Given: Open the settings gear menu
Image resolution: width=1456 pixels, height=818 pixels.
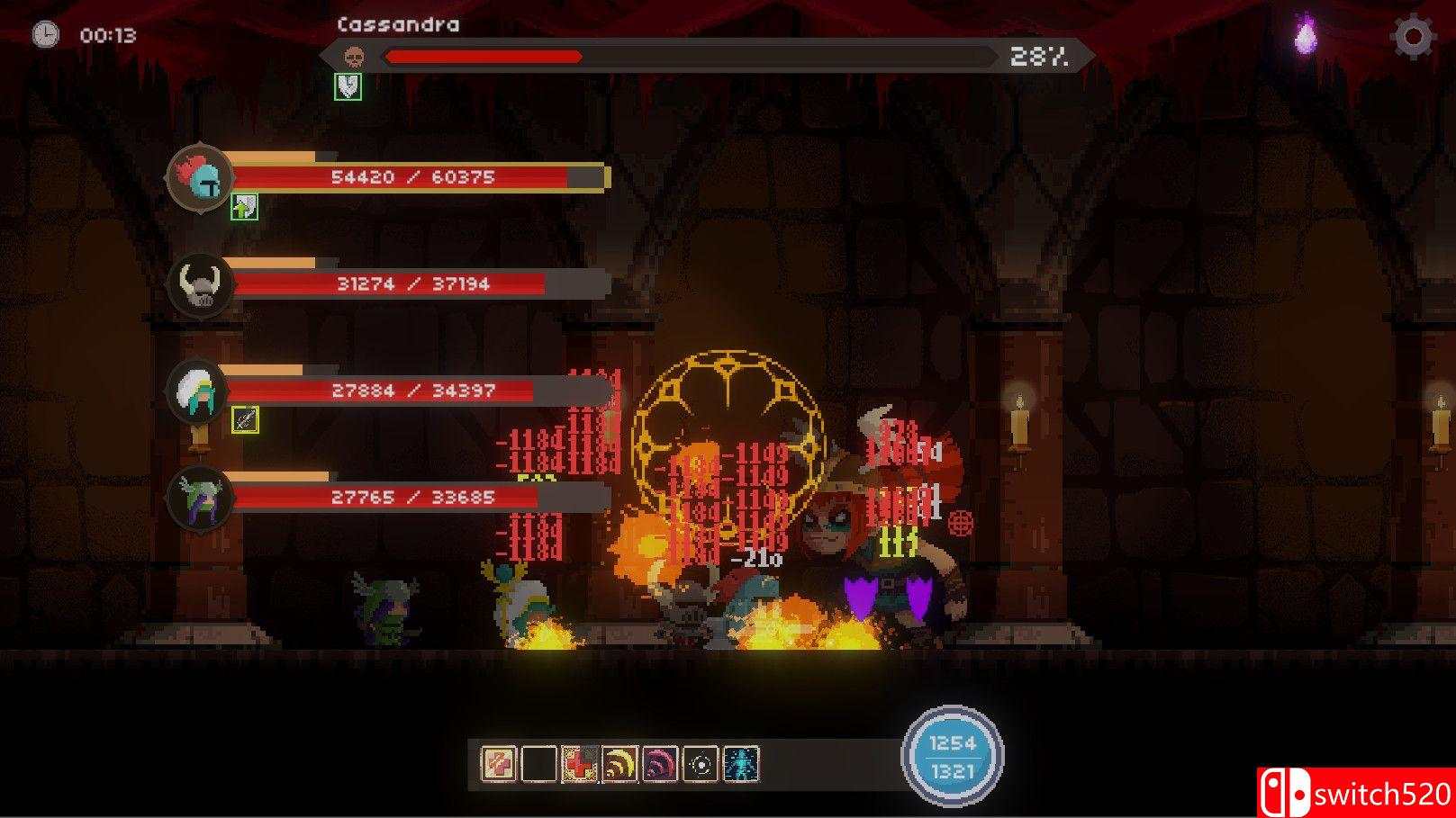Looking at the screenshot, I should click(x=1415, y=36).
